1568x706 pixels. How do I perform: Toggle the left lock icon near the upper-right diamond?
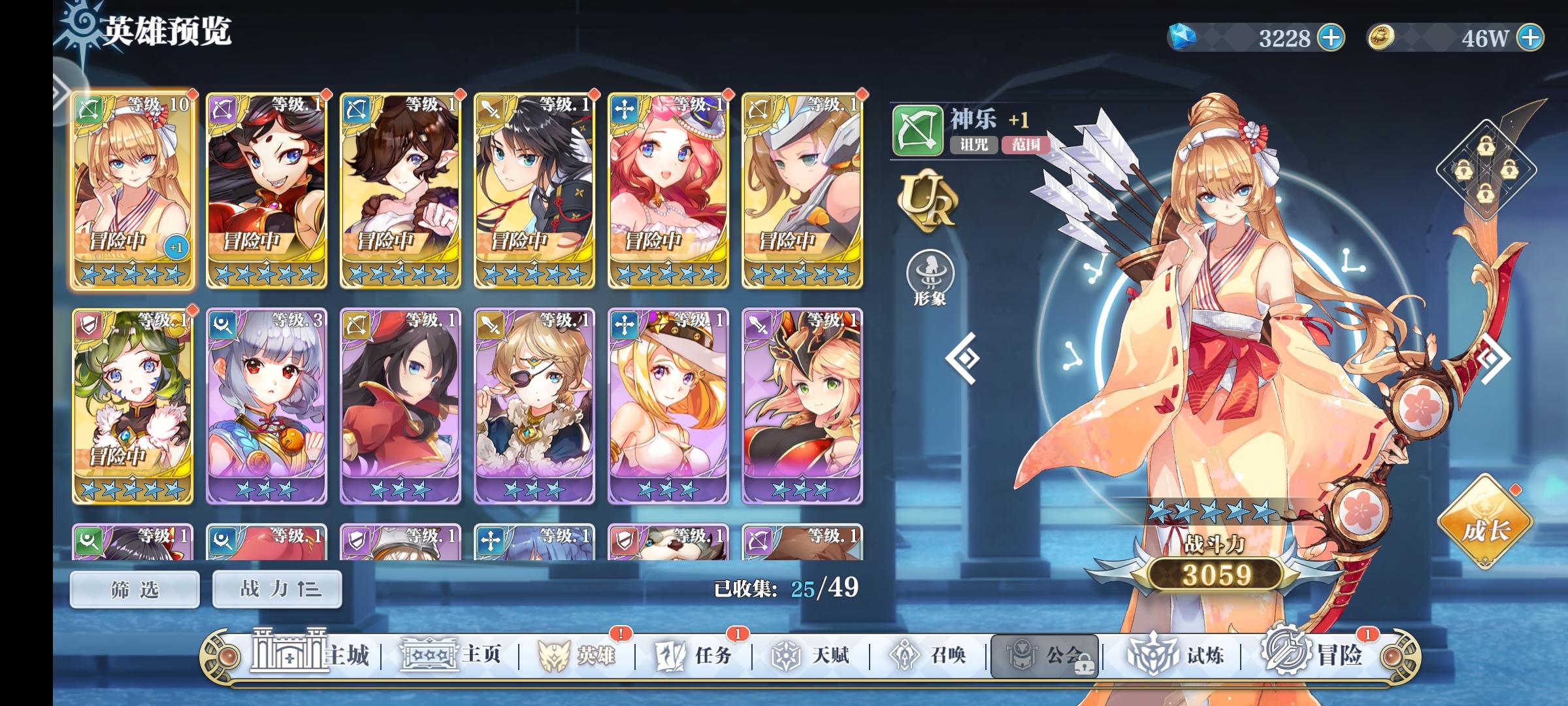pos(1463,169)
